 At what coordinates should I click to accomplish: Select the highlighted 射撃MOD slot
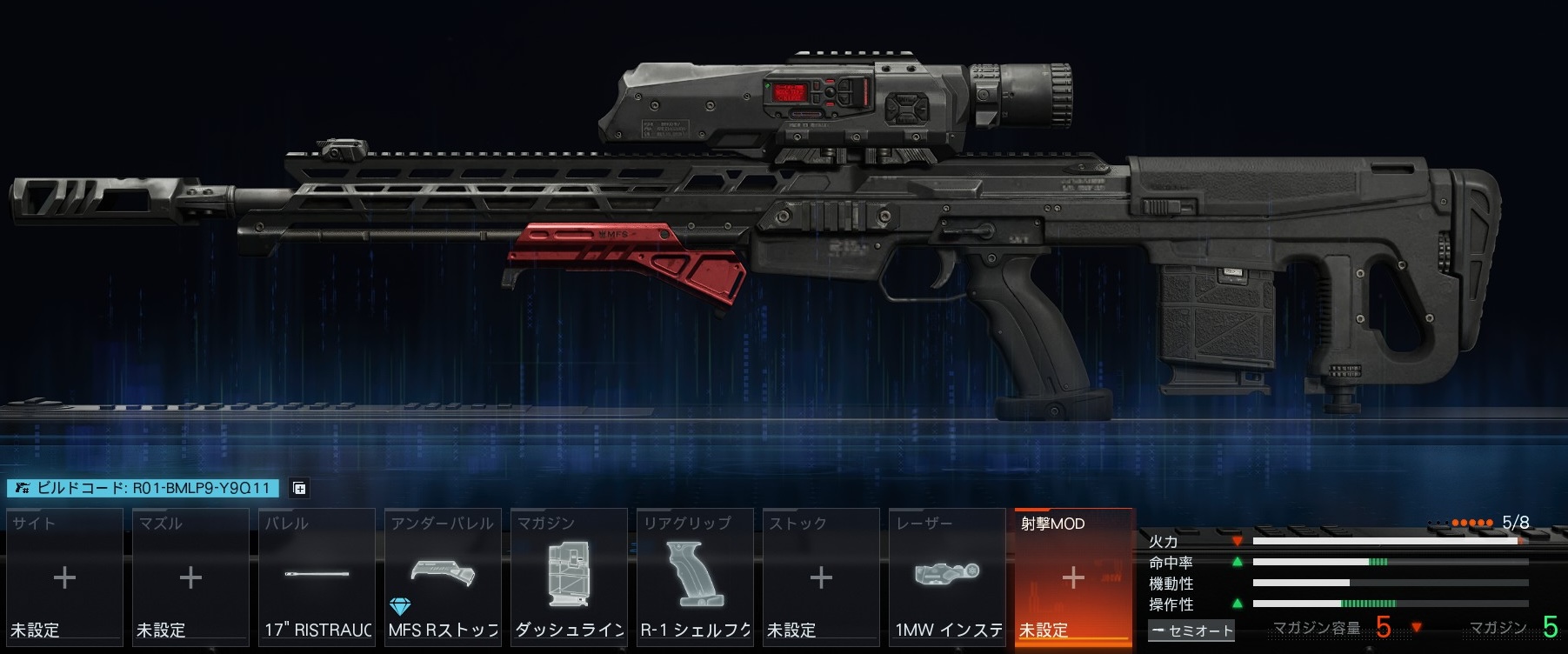click(x=1073, y=577)
